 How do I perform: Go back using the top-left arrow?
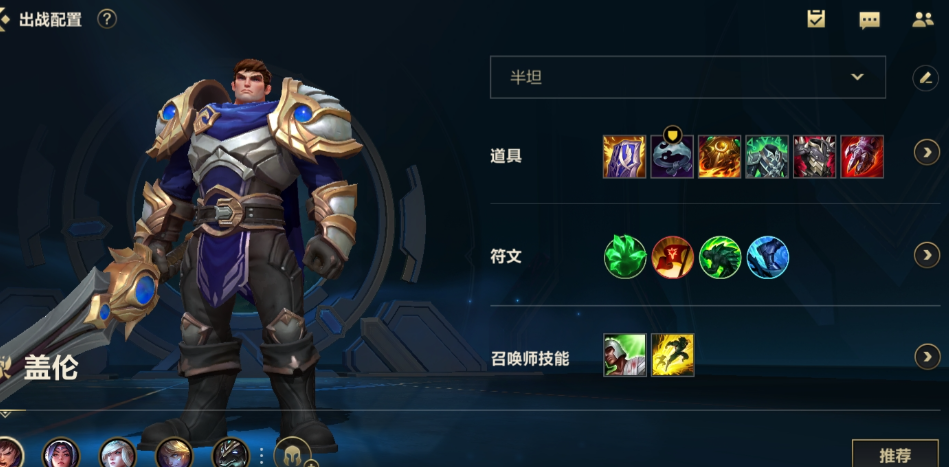pos(6,19)
